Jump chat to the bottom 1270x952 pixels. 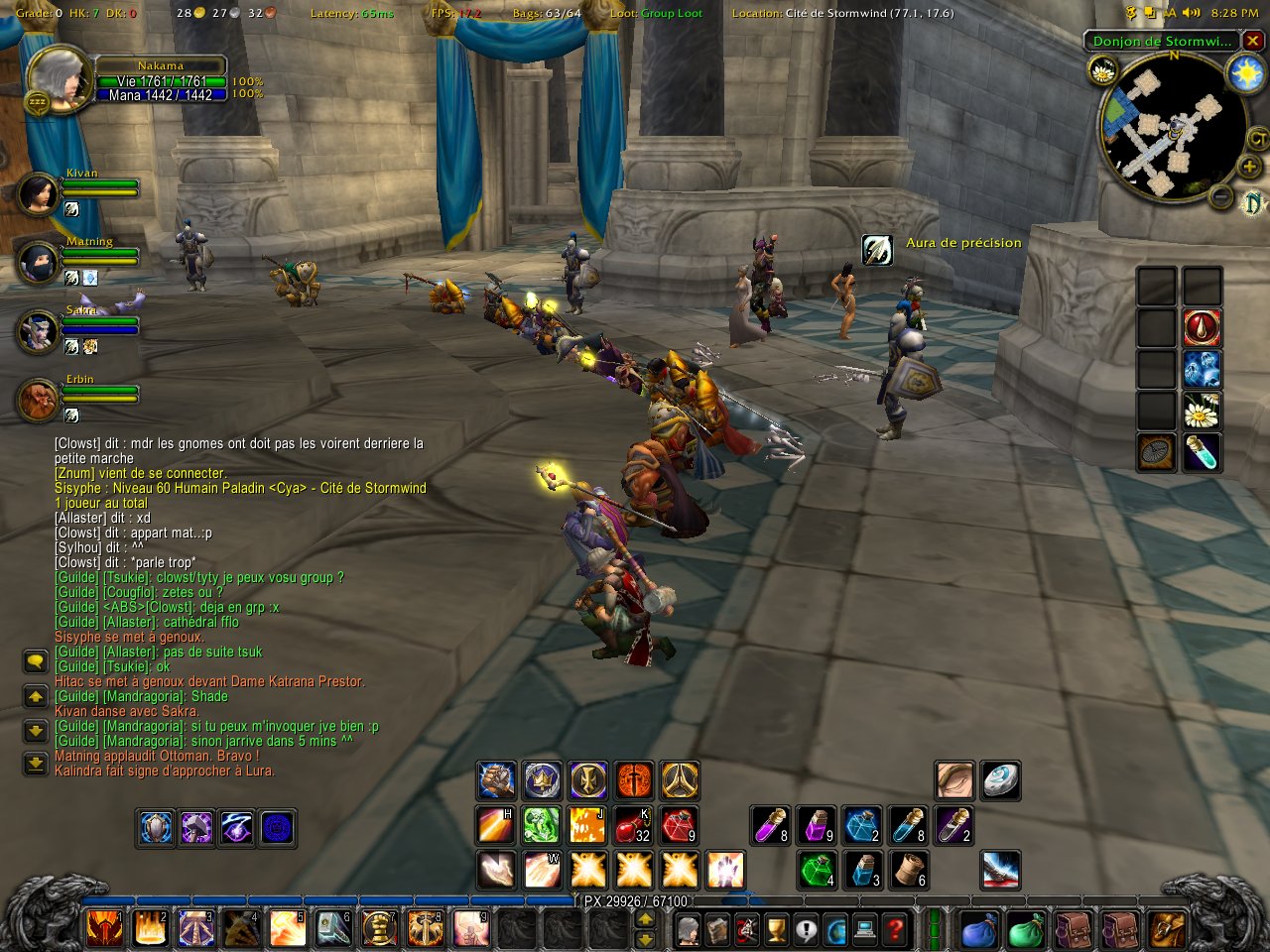pyautogui.click(x=36, y=764)
